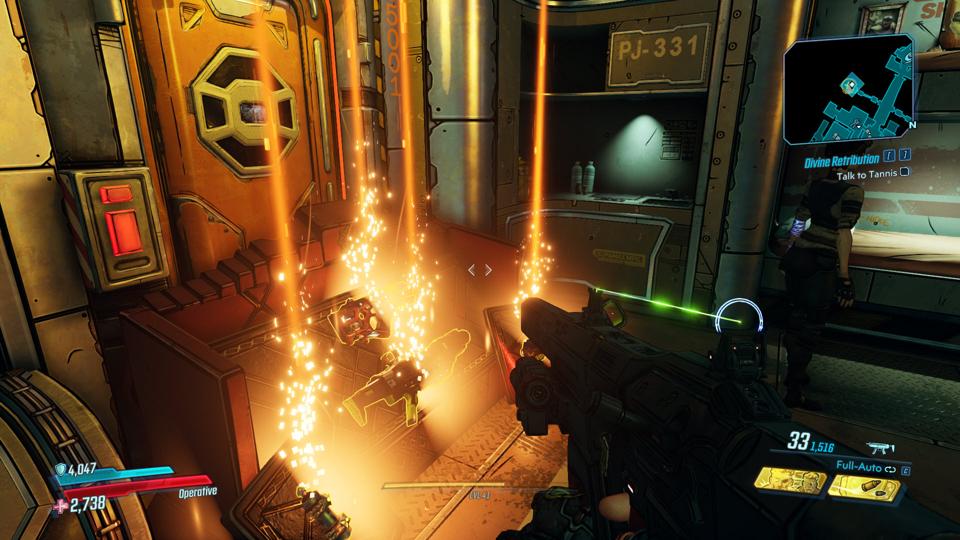
Task: Tick the Talk to Tannis objective box
Action: 905,172
